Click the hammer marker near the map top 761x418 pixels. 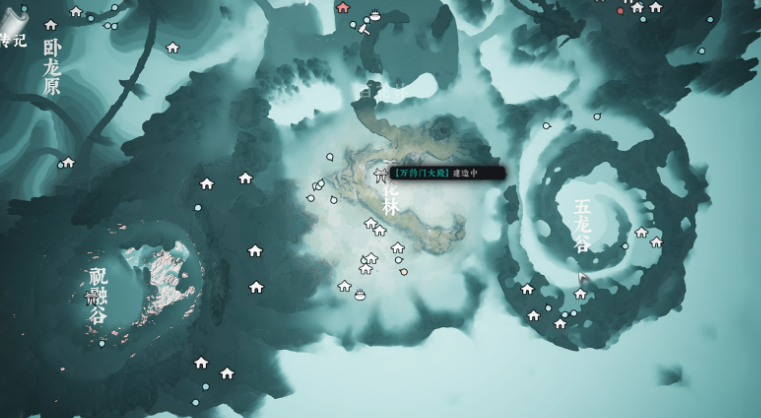point(365,29)
